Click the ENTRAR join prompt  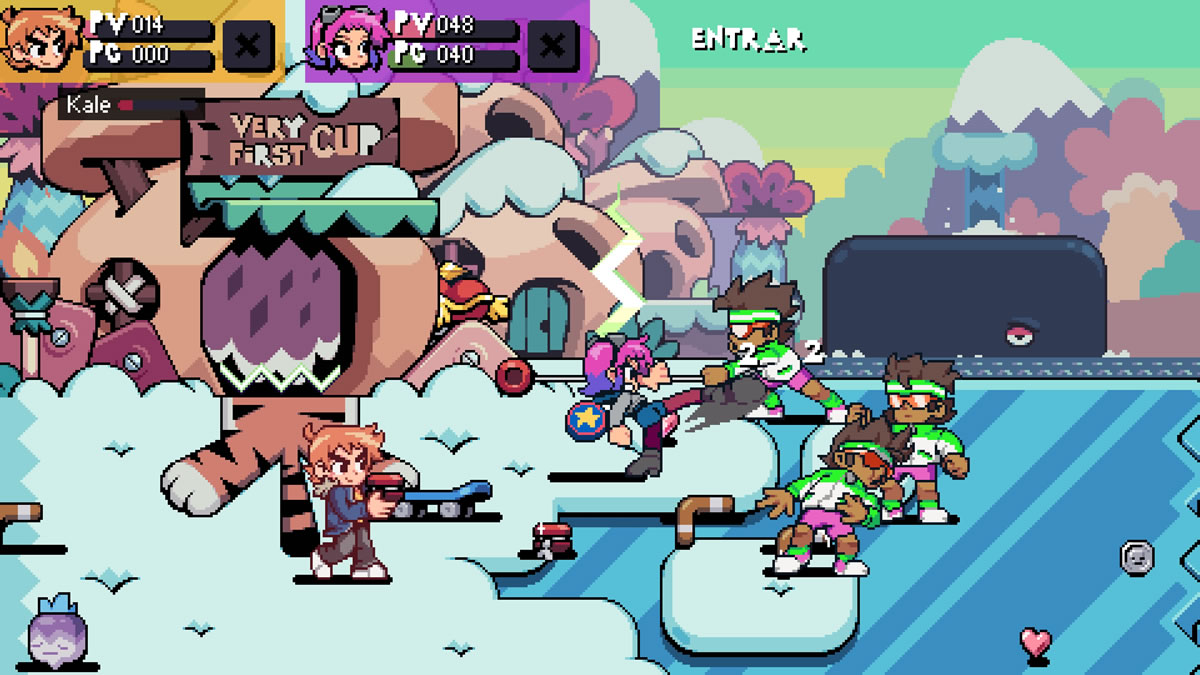click(x=748, y=39)
